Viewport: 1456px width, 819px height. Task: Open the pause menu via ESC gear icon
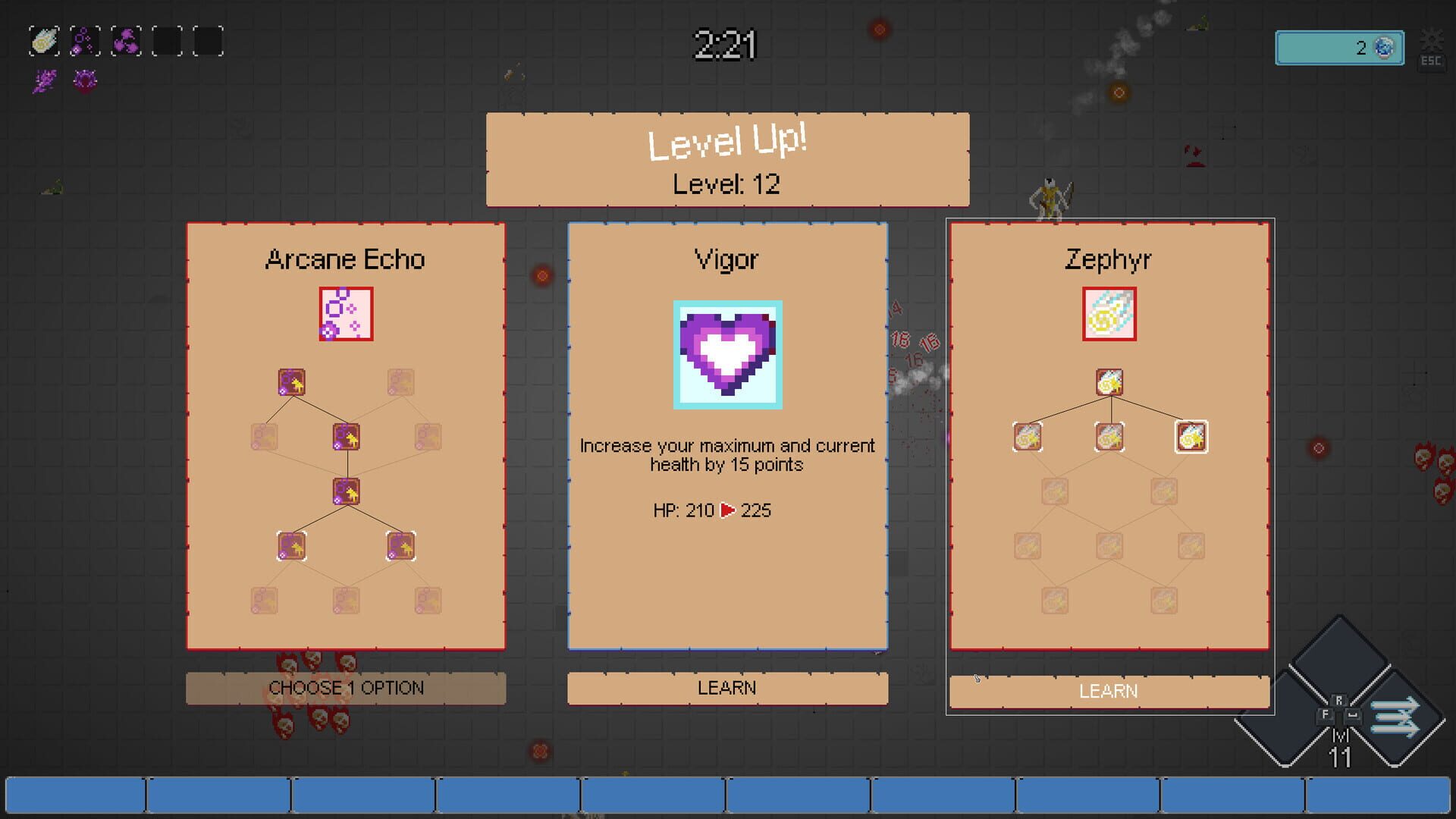[1432, 38]
